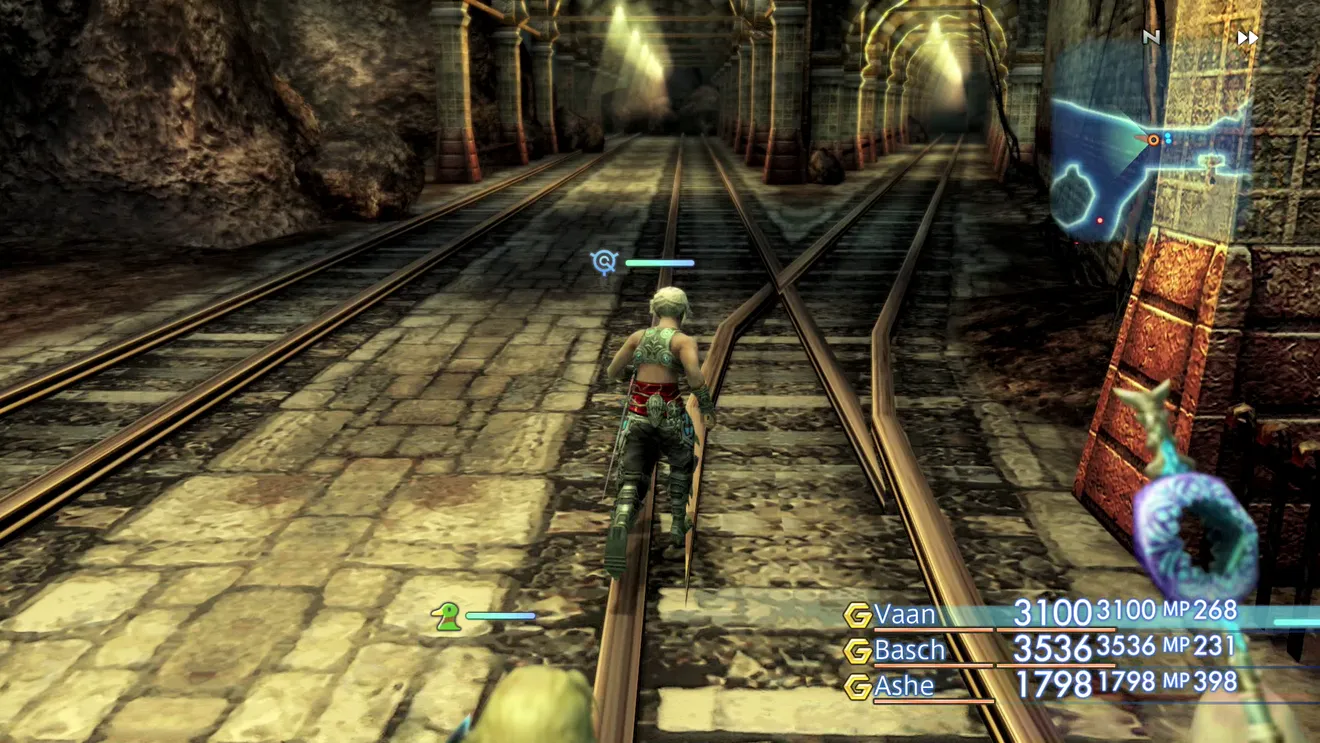Select Basch in the party list

pyautogui.click(x=909, y=650)
